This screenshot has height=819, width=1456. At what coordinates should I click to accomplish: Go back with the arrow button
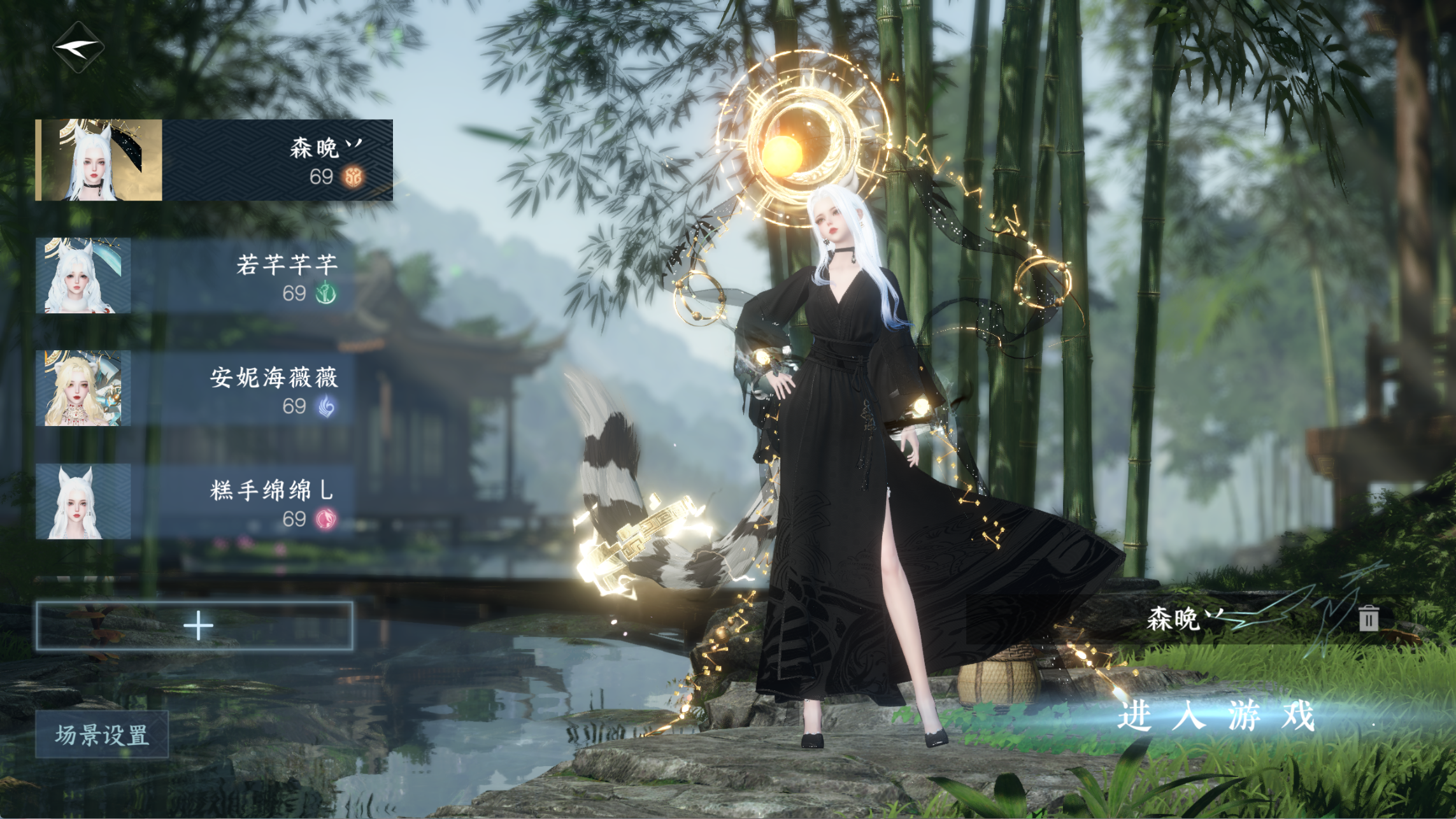pos(78,46)
